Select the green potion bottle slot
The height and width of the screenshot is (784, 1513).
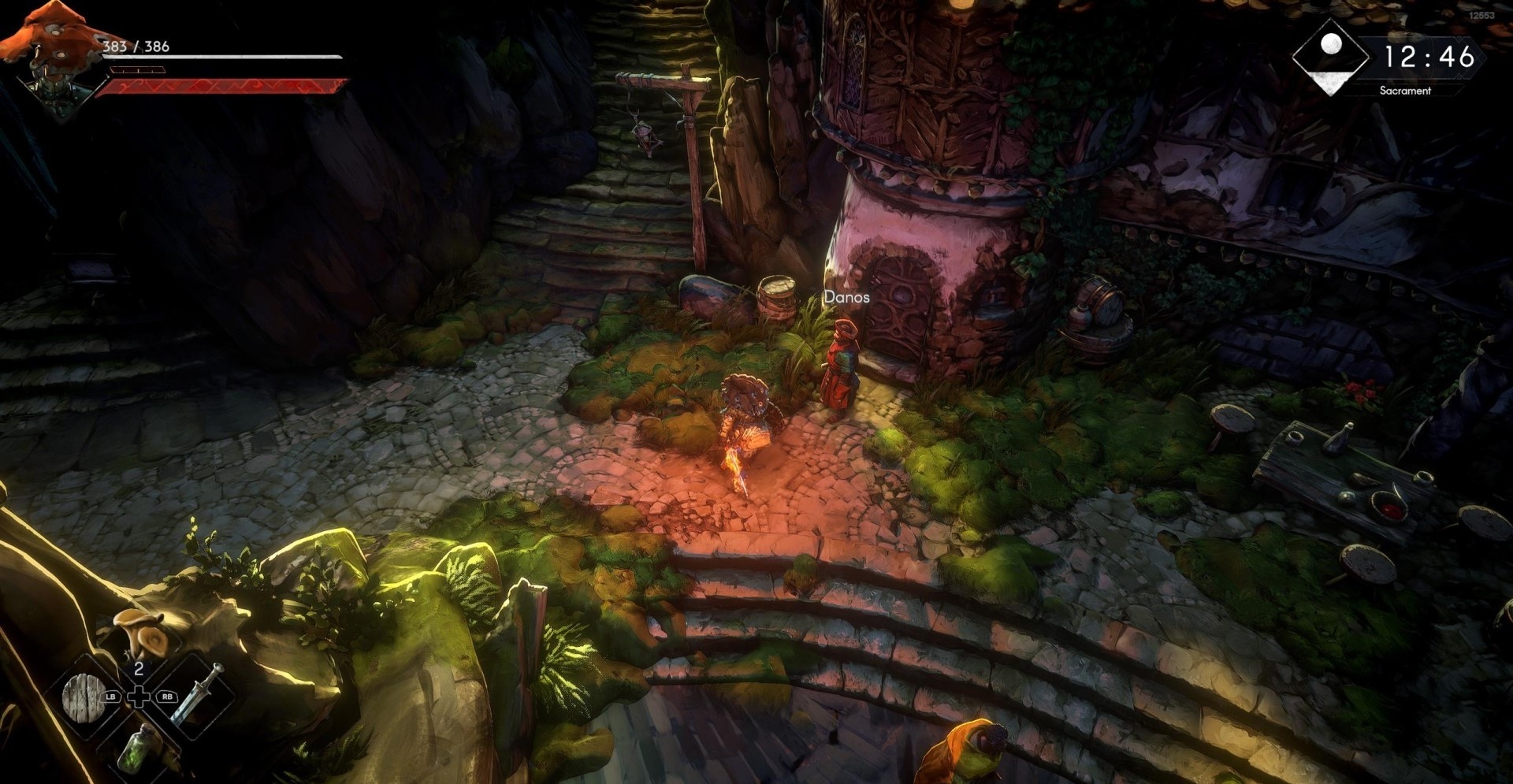(137, 749)
